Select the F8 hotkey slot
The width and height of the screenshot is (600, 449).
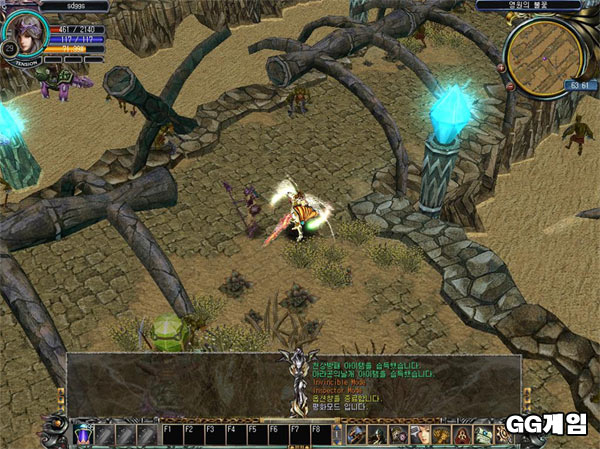[x=321, y=434]
